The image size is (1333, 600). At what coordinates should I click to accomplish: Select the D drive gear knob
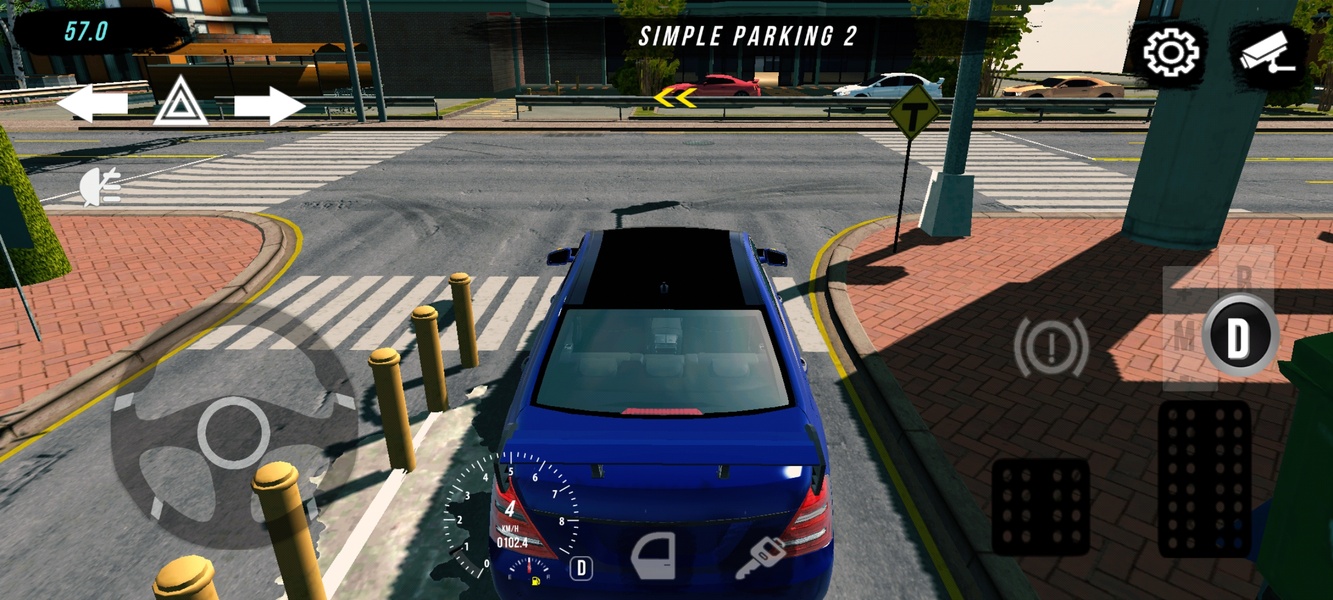tap(1239, 336)
